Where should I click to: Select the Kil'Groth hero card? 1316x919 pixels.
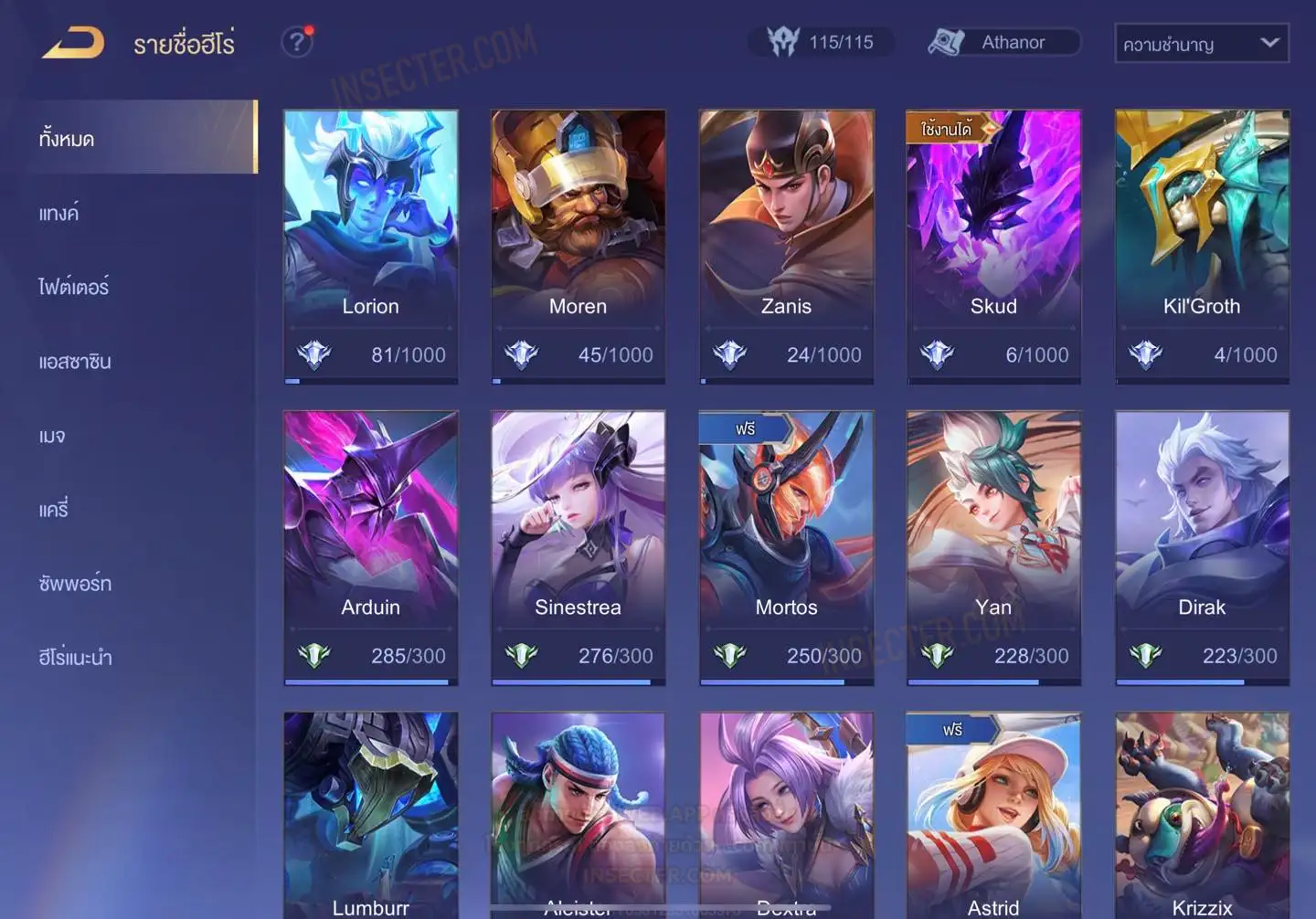[x=1202, y=246]
